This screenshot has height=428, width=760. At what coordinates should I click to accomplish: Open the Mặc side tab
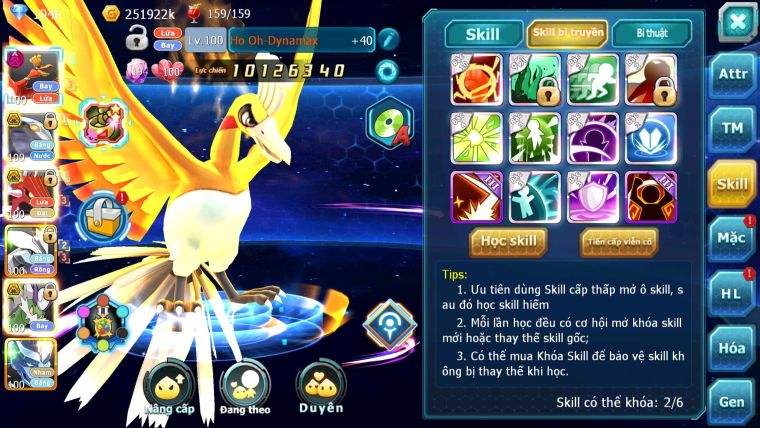tap(732, 239)
